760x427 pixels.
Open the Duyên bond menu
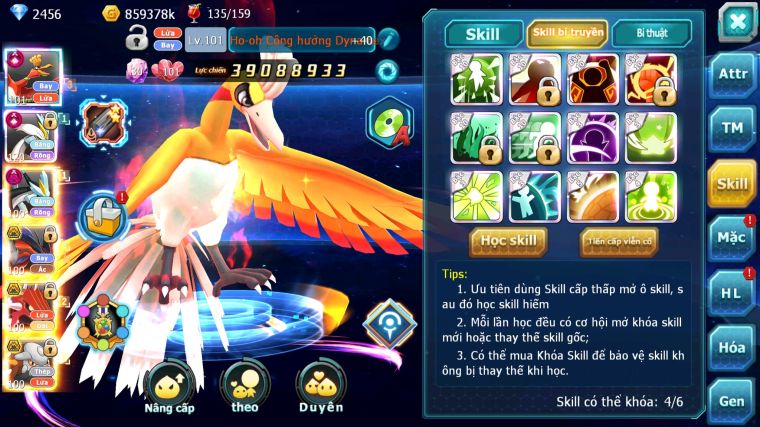click(x=320, y=388)
